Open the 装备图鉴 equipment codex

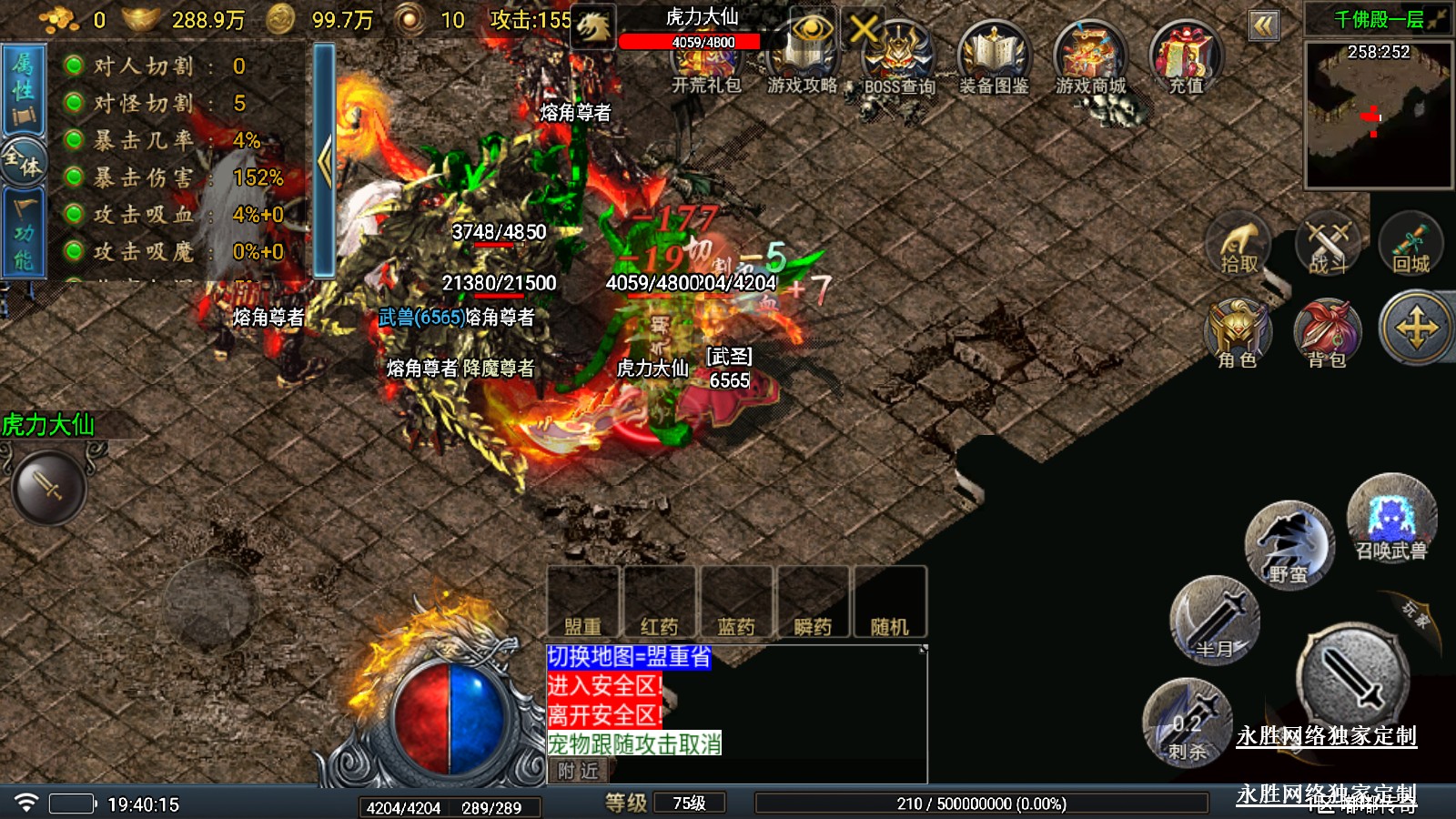point(994,58)
